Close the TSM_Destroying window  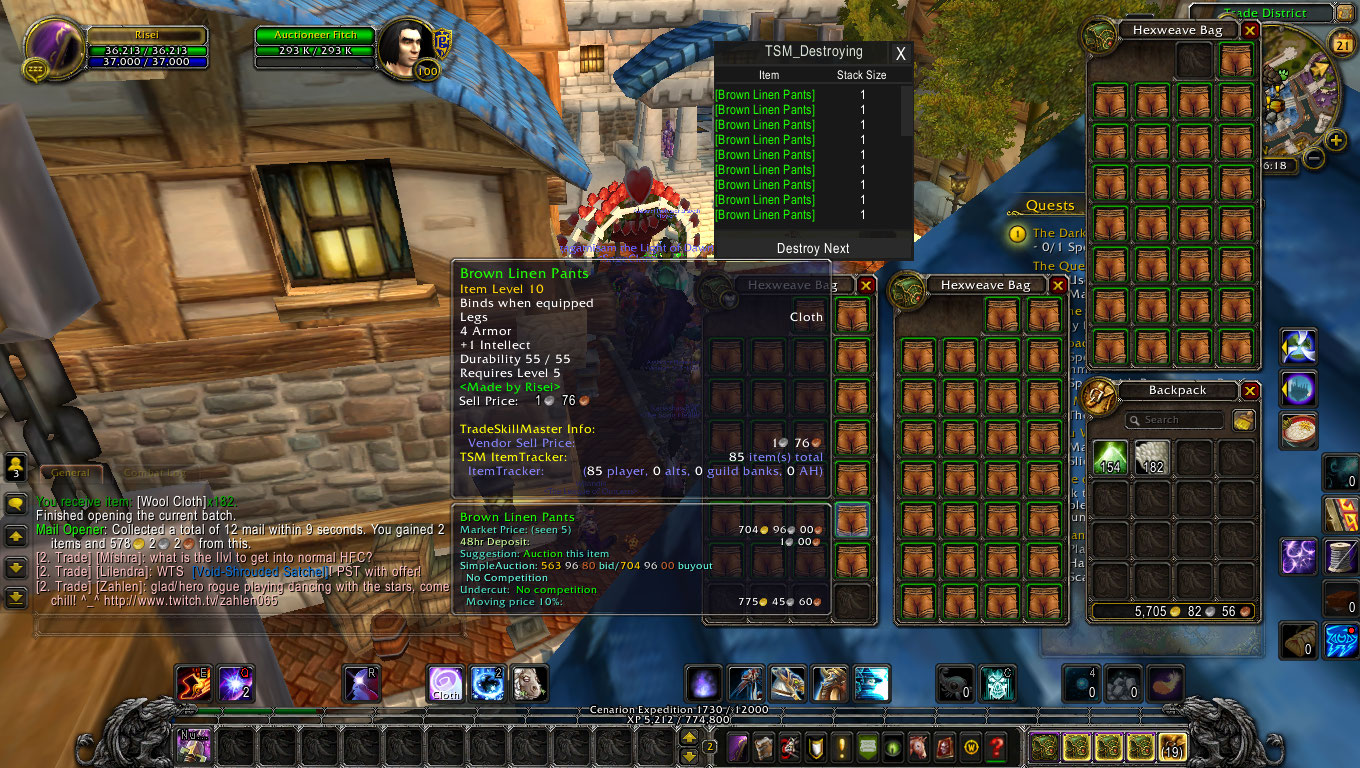coord(900,54)
